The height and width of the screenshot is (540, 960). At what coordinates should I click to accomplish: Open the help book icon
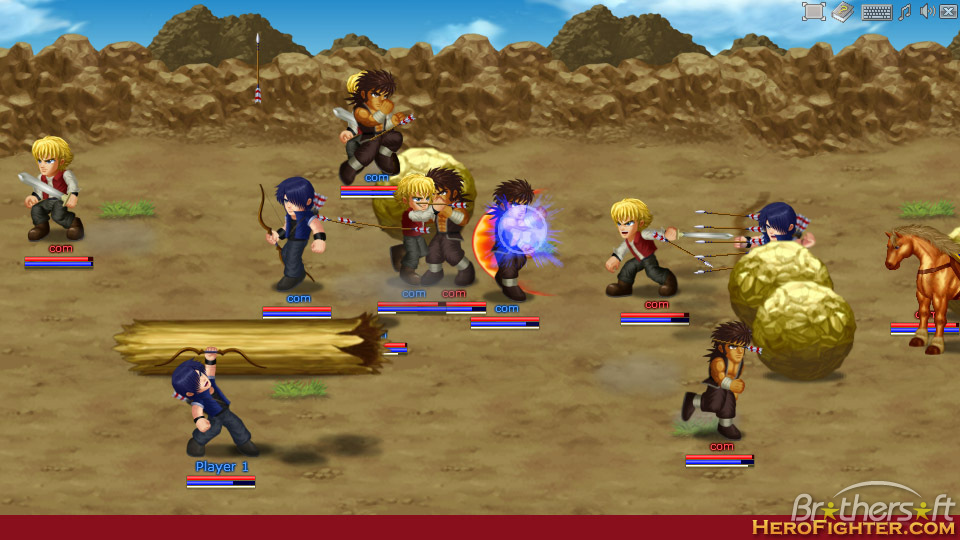(x=843, y=12)
